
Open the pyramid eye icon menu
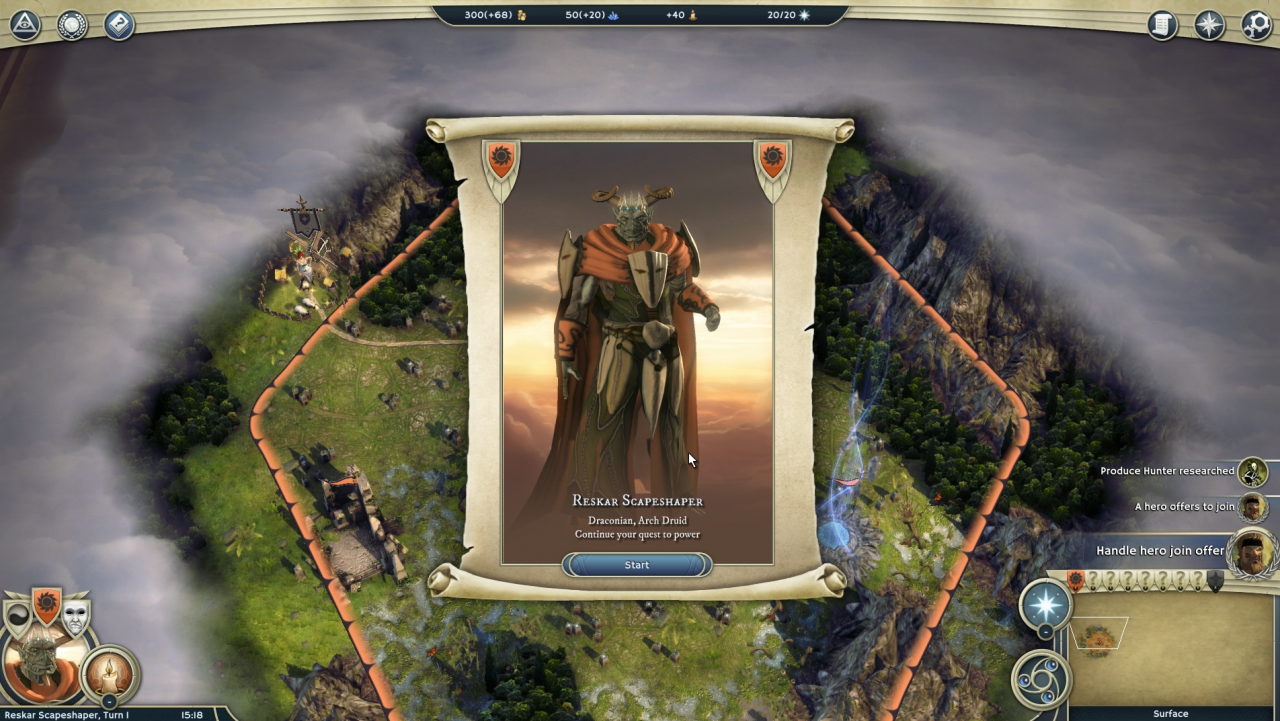point(24,24)
